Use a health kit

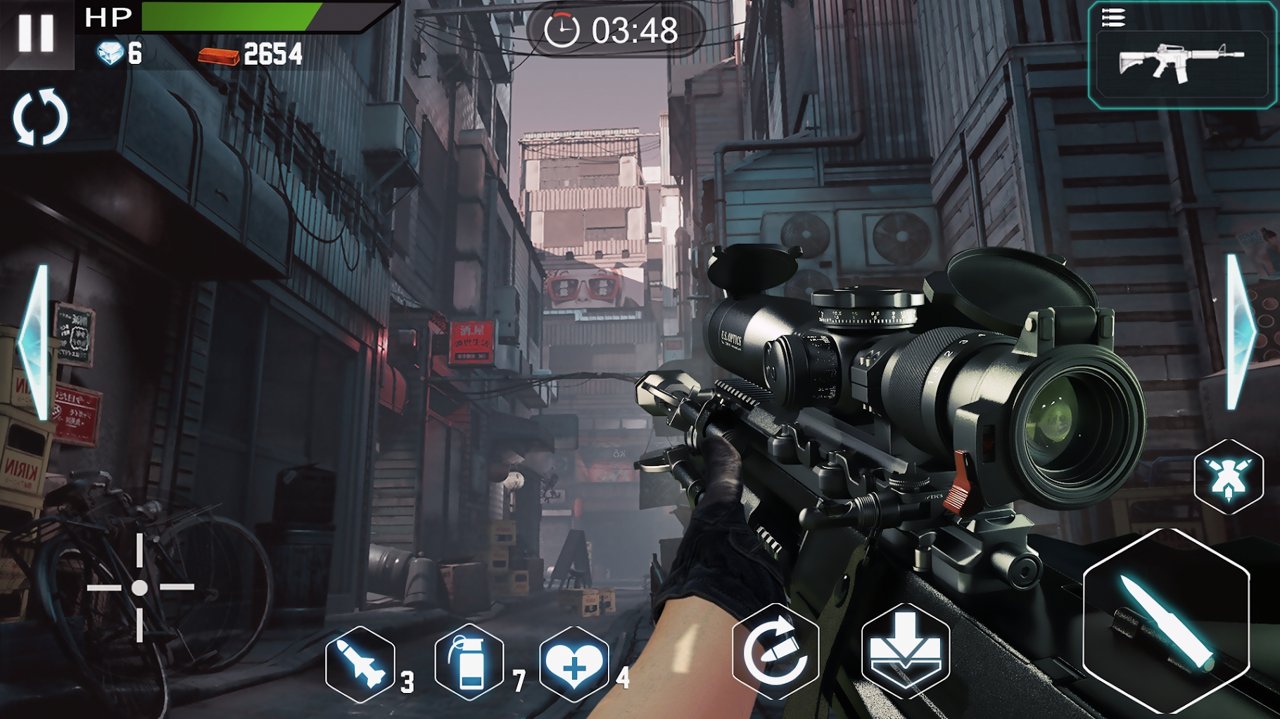pos(574,664)
